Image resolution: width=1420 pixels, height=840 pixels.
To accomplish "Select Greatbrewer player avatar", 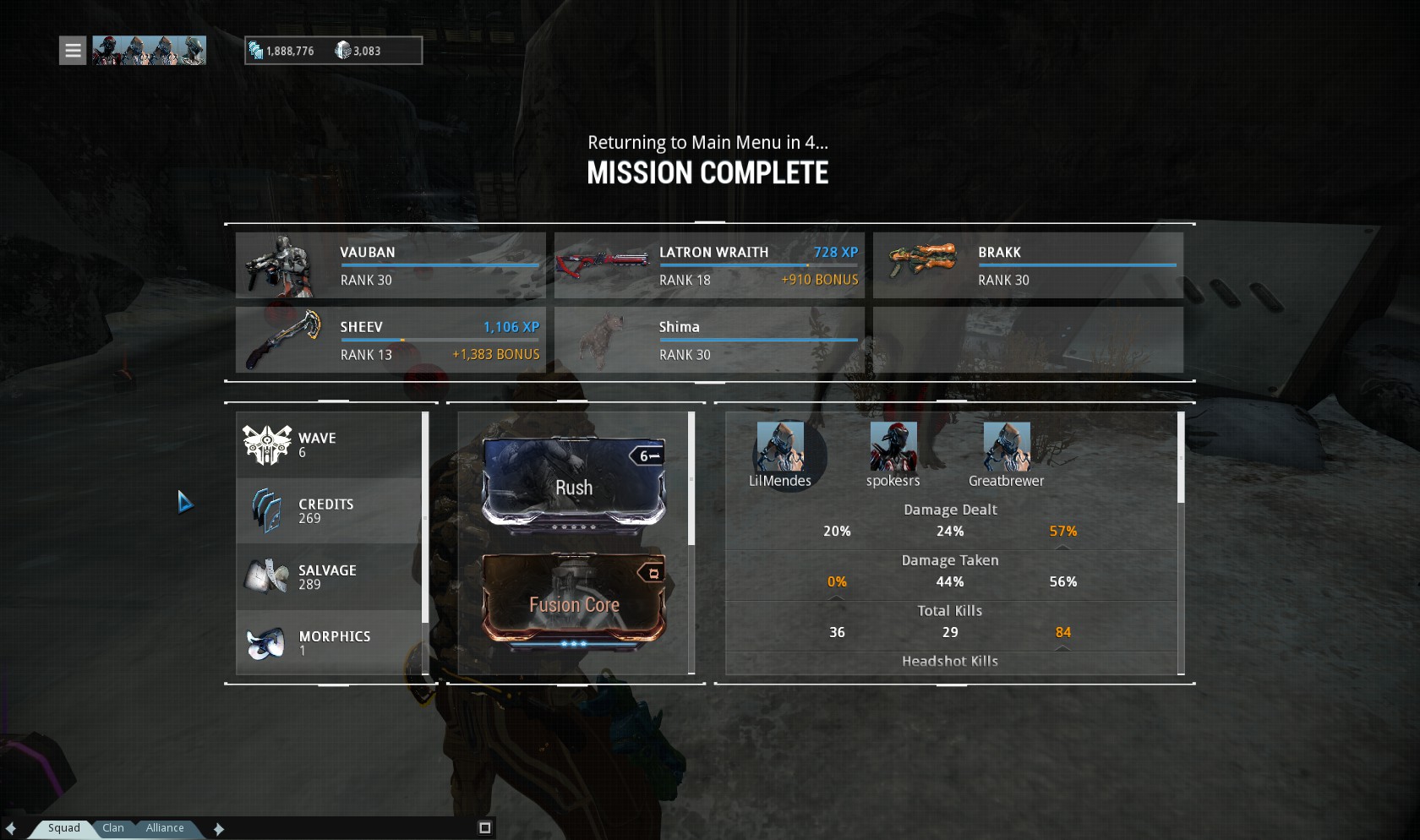I will 1007,447.
